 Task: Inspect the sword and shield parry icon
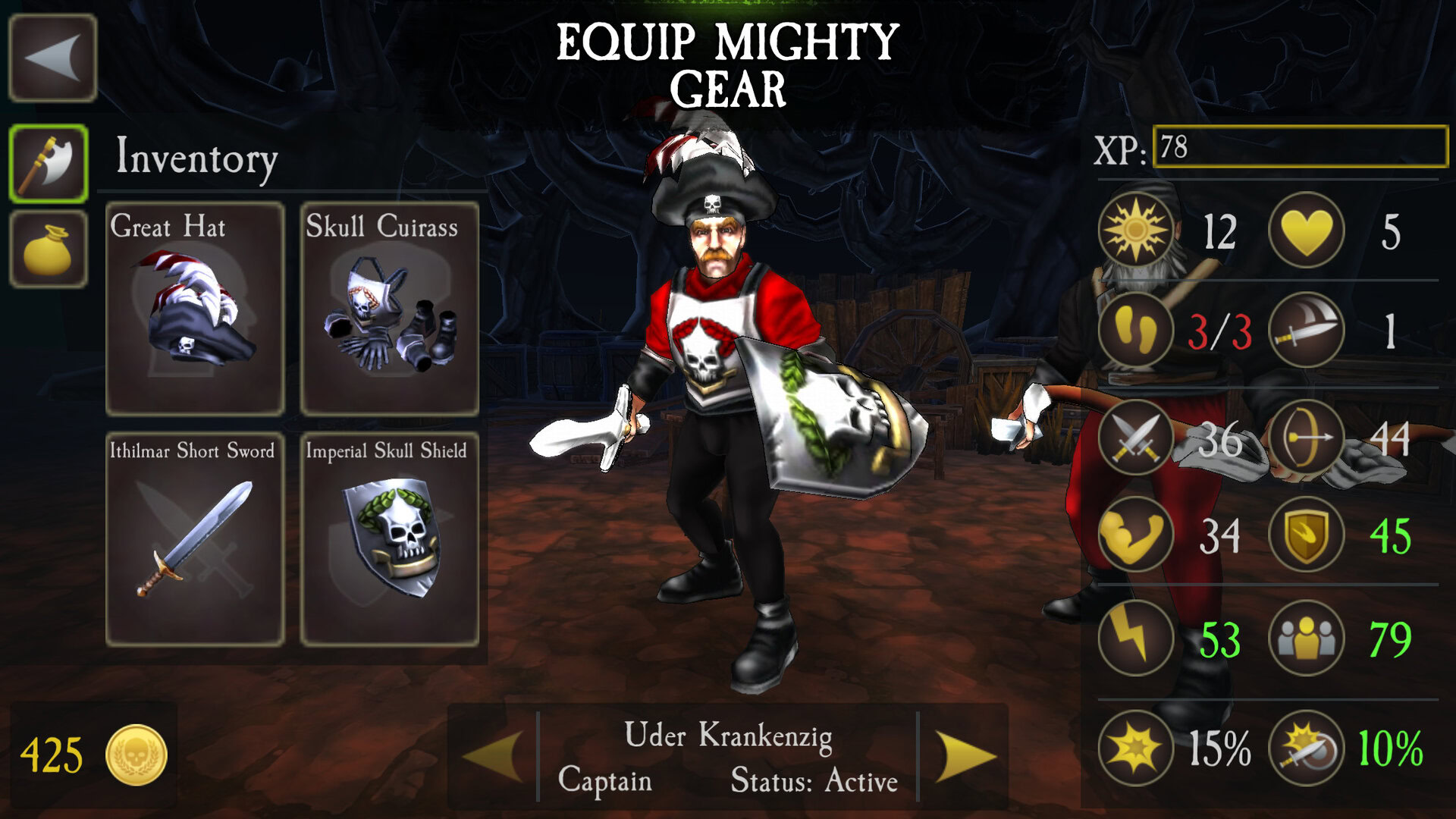tap(1306, 748)
